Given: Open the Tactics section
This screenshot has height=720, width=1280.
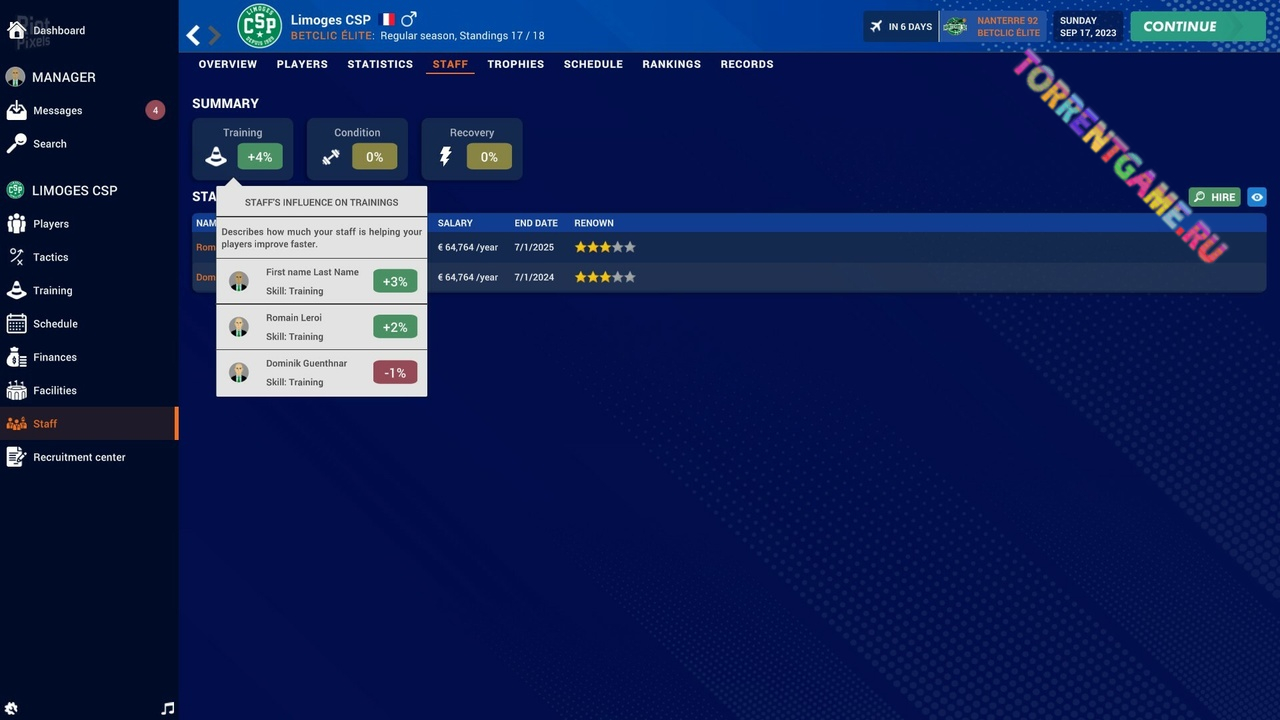Looking at the screenshot, I should click(x=50, y=257).
